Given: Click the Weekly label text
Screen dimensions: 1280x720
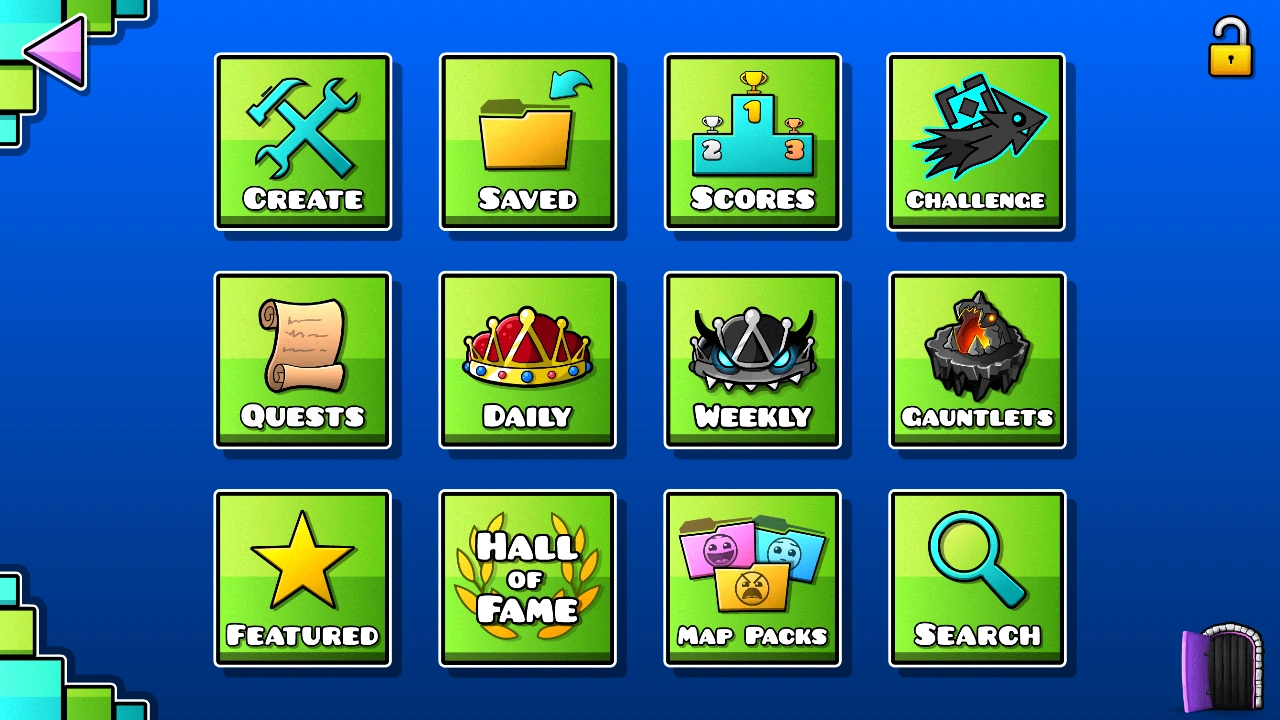Looking at the screenshot, I should [x=753, y=417].
